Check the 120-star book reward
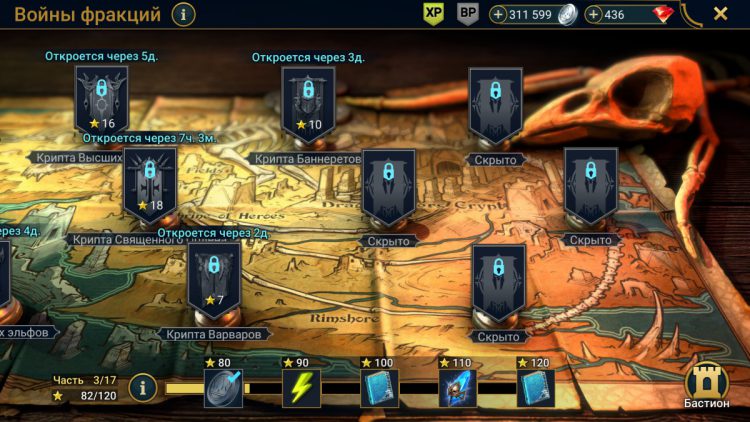This screenshot has height=422, width=750. click(536, 388)
